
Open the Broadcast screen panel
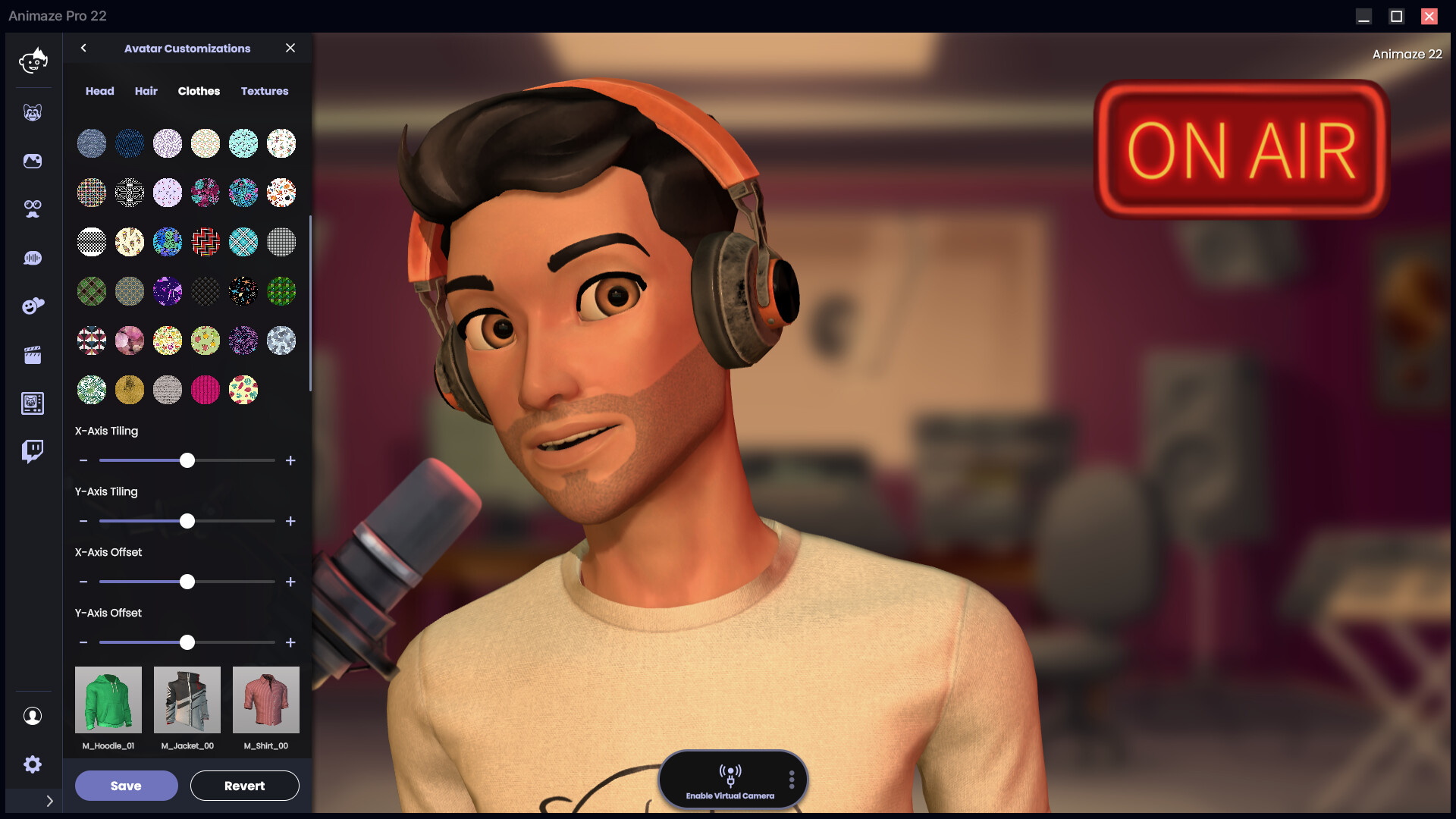(x=33, y=403)
